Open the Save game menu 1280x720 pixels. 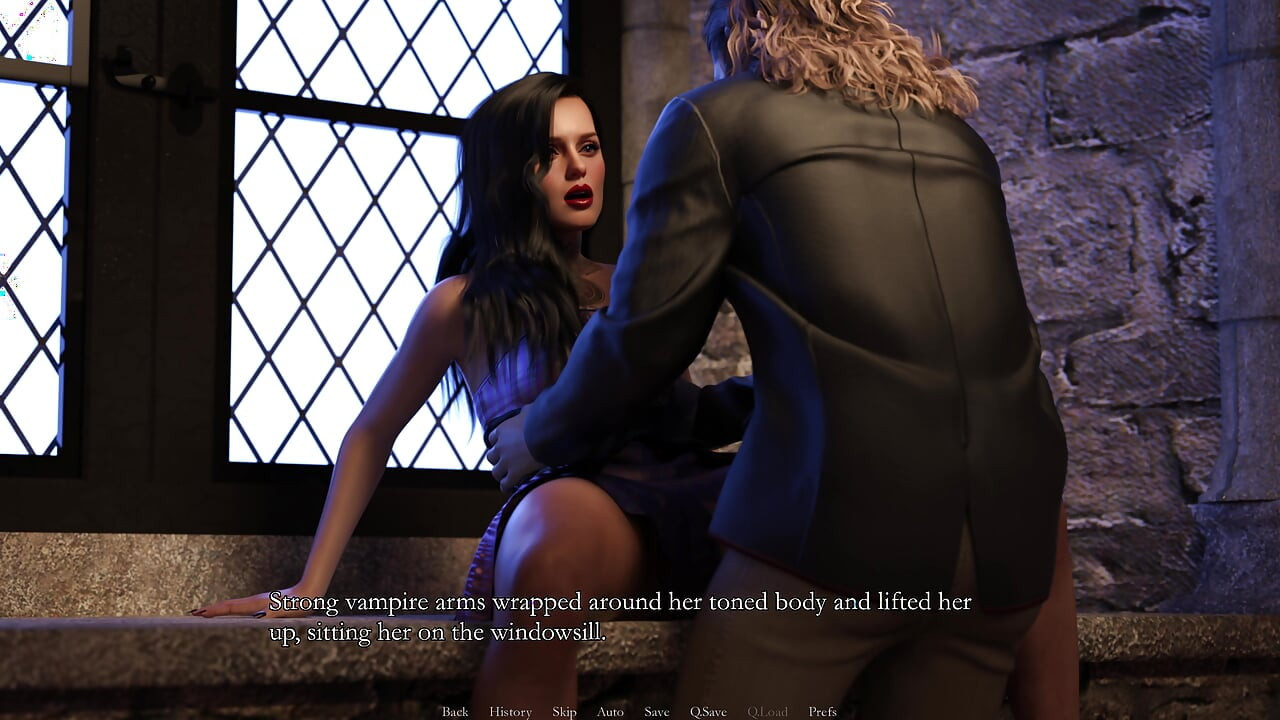click(657, 712)
